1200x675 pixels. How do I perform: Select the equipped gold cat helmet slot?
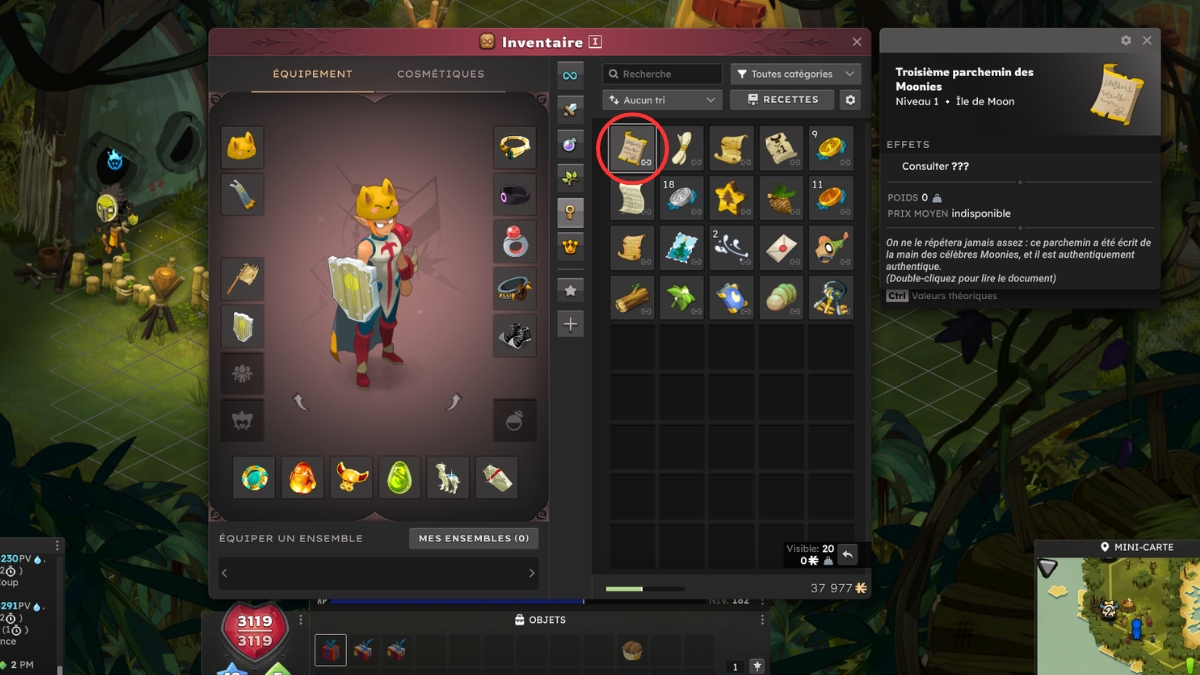click(x=242, y=148)
